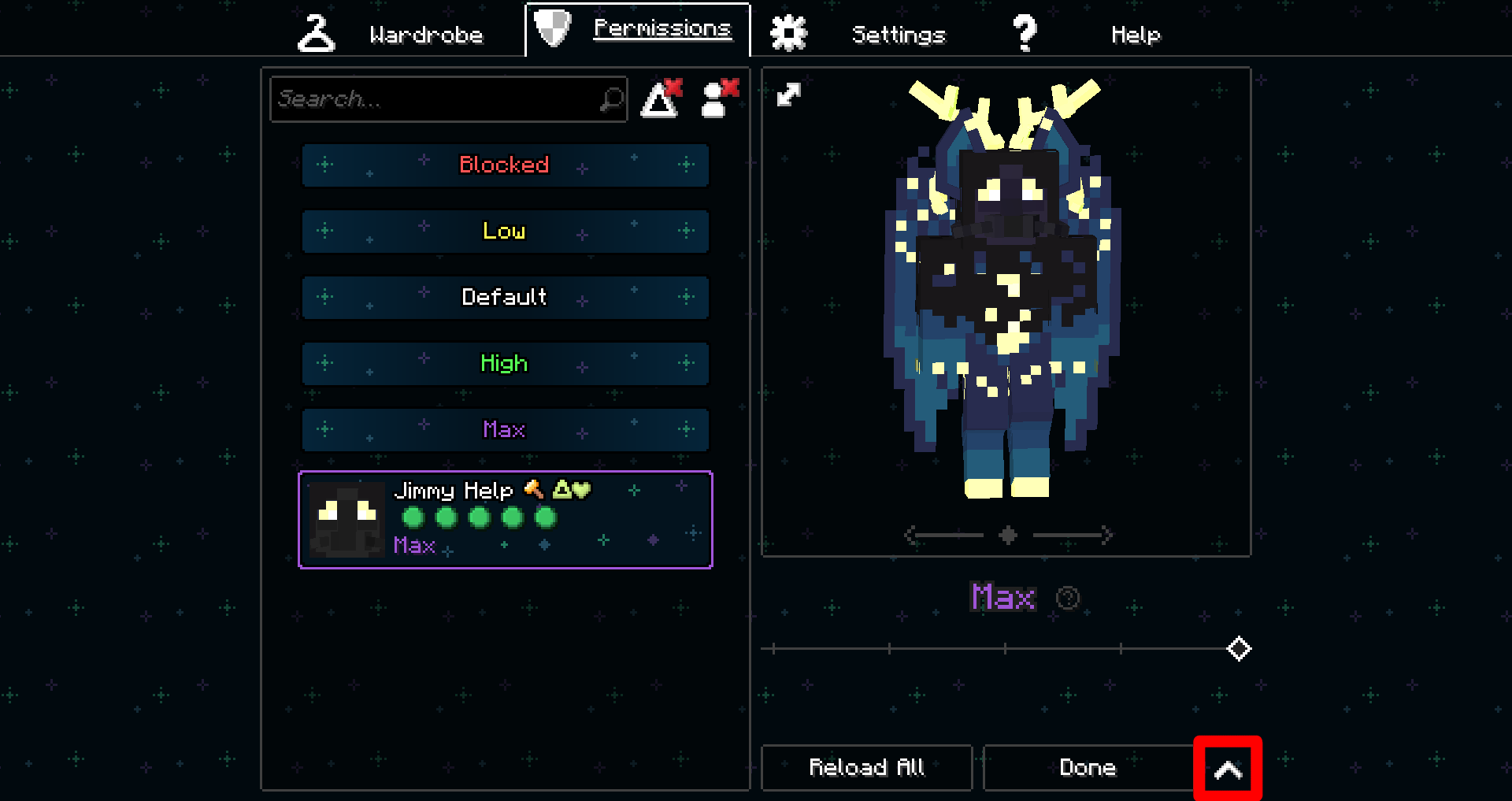Expand the up-arrow button beside Done

(x=1228, y=769)
